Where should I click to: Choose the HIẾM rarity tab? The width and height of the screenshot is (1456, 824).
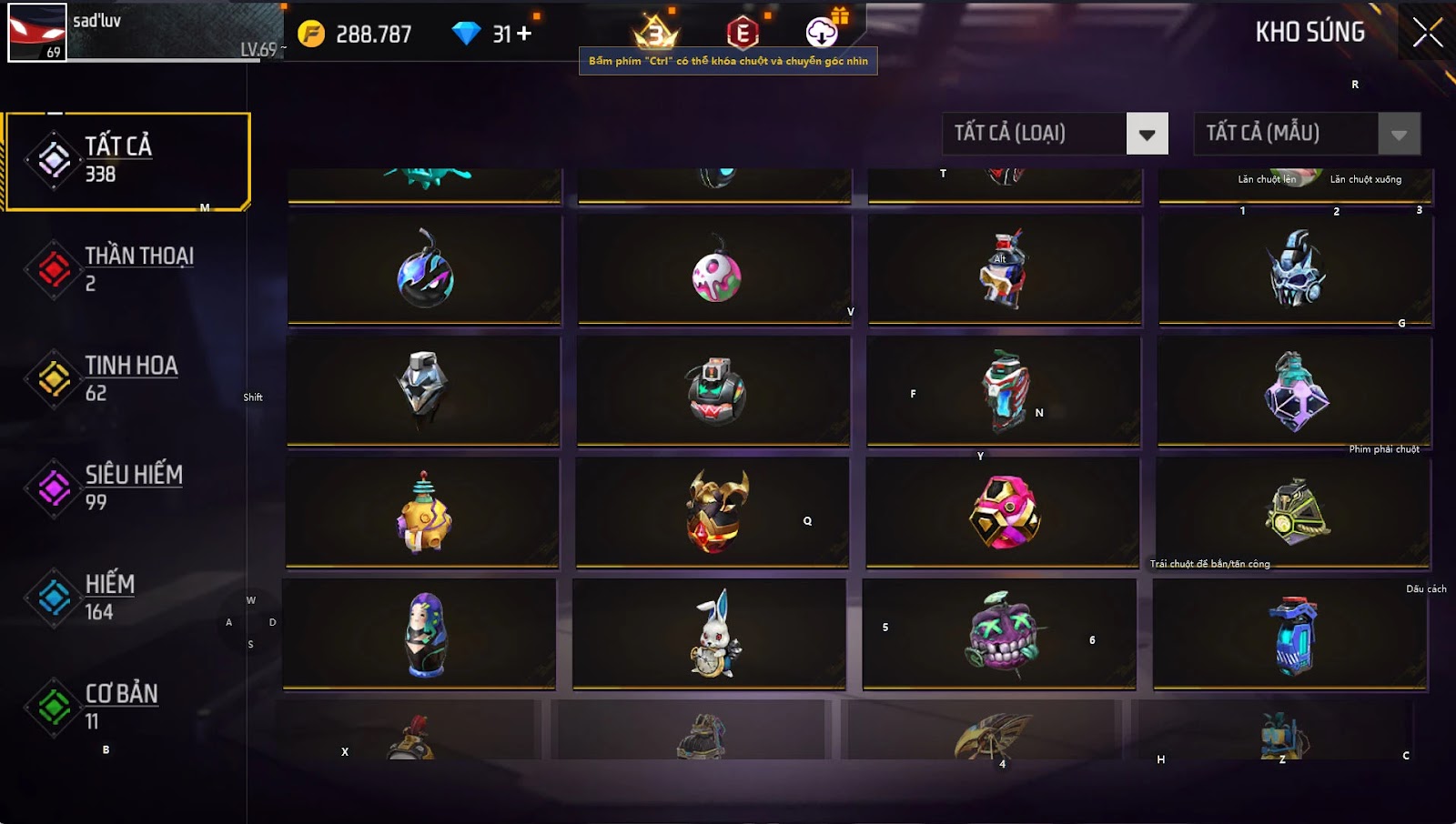[x=127, y=597]
